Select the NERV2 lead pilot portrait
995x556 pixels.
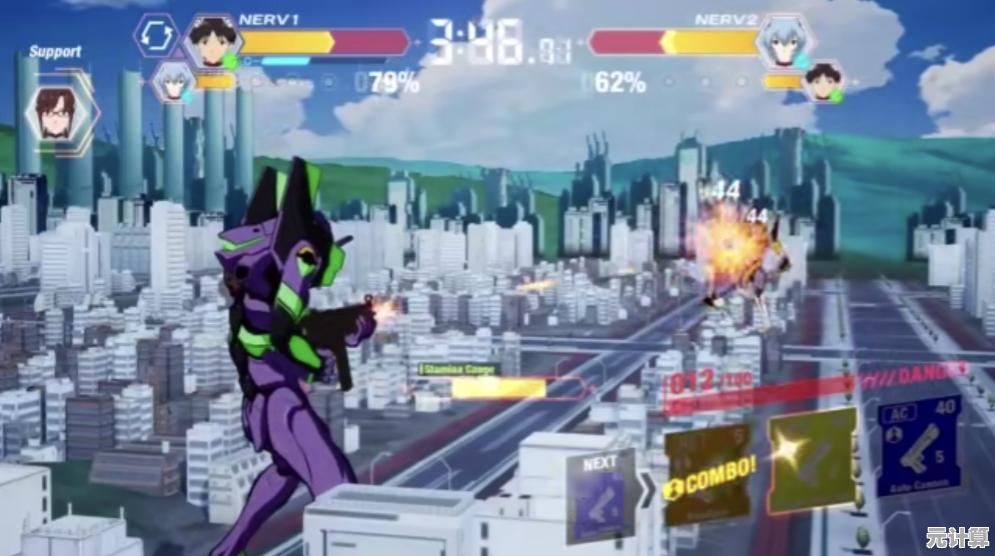click(785, 42)
